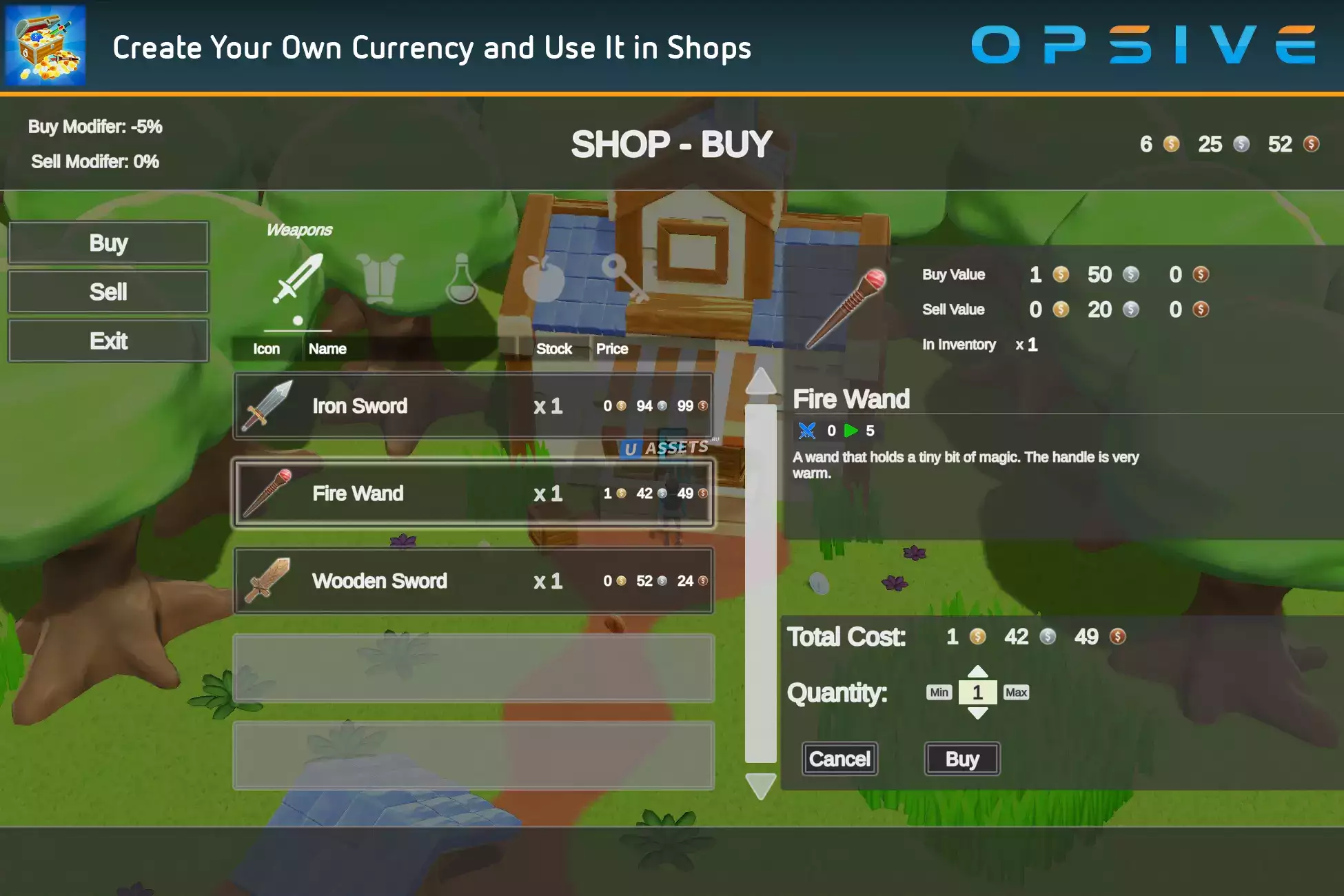Screen dimensions: 1344x896
Task: Open the Buy menu on the left
Action: [x=108, y=243]
